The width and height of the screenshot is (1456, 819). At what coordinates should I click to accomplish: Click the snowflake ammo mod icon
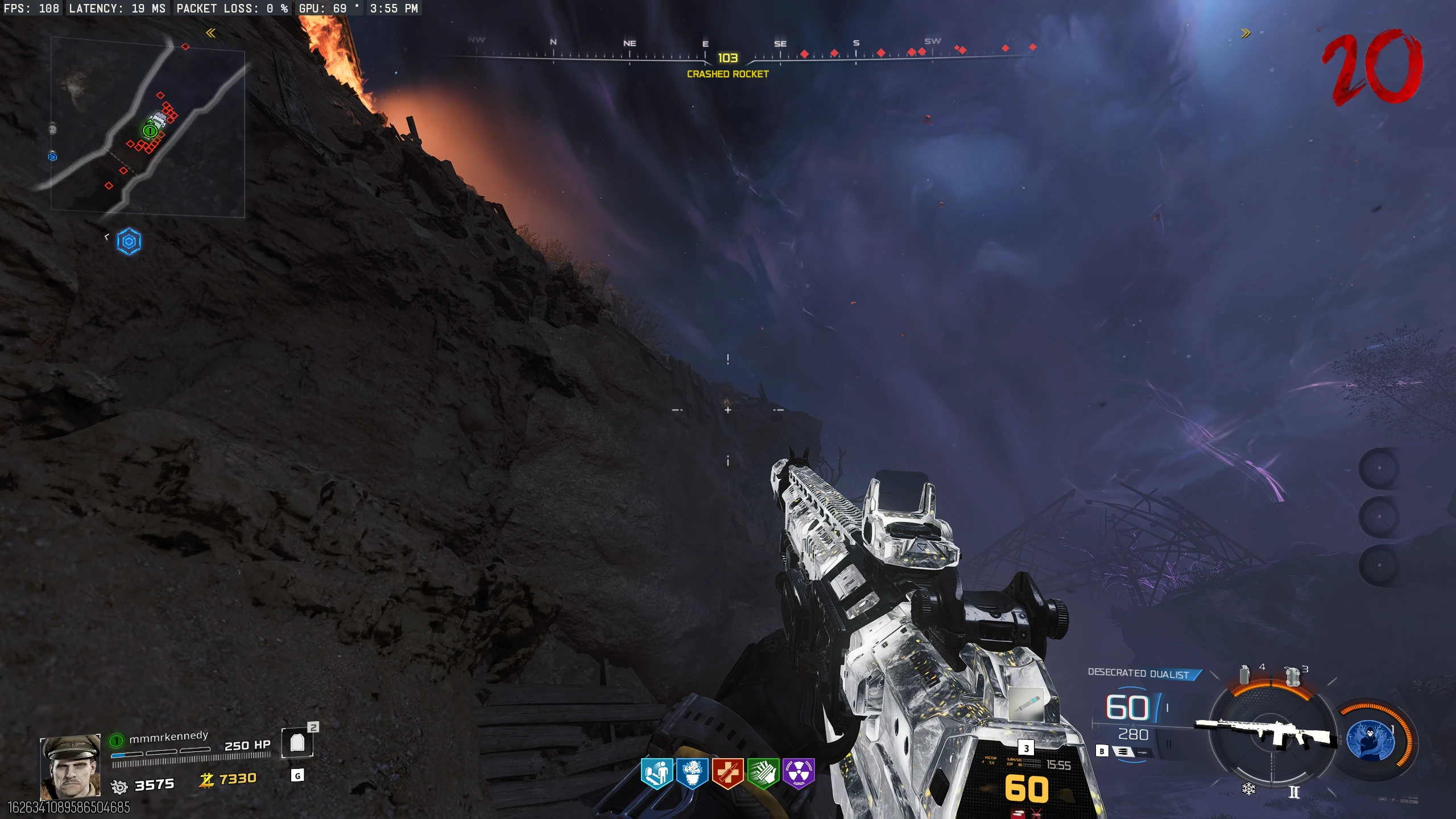tap(1248, 789)
